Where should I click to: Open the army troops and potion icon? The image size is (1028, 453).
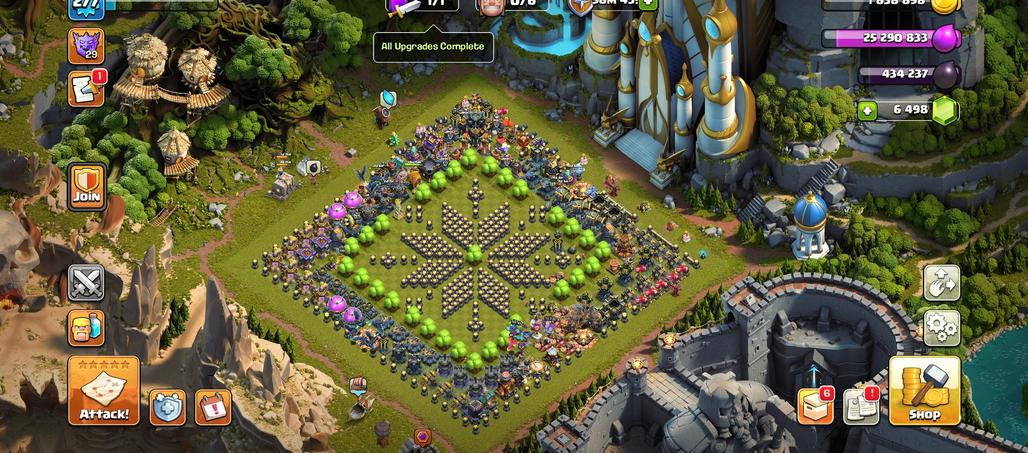[x=87, y=328]
